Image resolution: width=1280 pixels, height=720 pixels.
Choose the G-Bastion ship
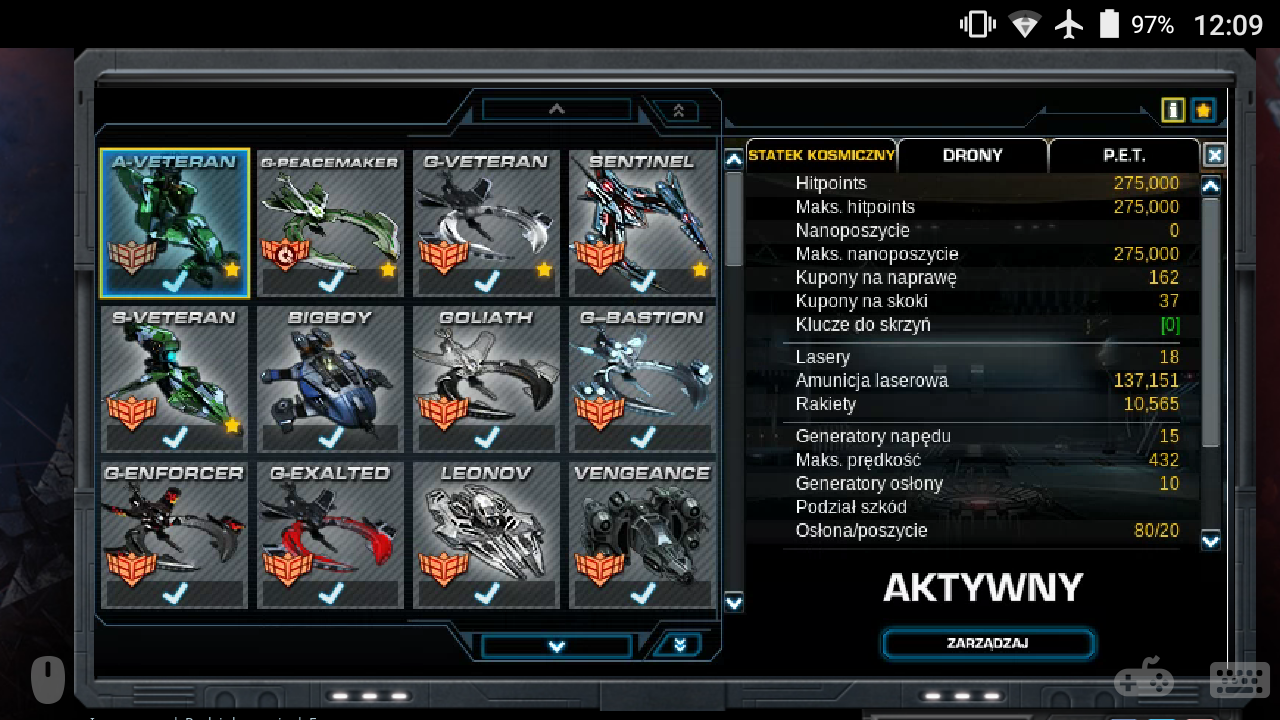(643, 379)
